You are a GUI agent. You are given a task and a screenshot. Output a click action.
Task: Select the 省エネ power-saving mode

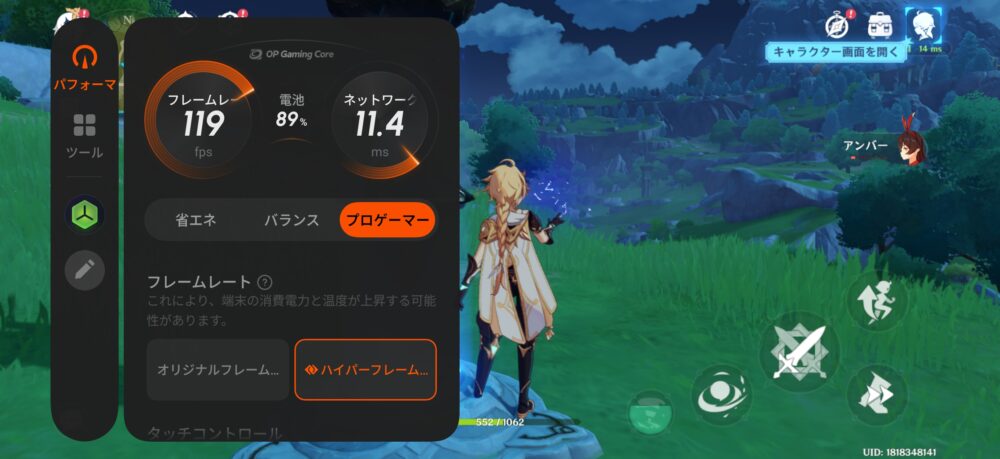(x=195, y=221)
